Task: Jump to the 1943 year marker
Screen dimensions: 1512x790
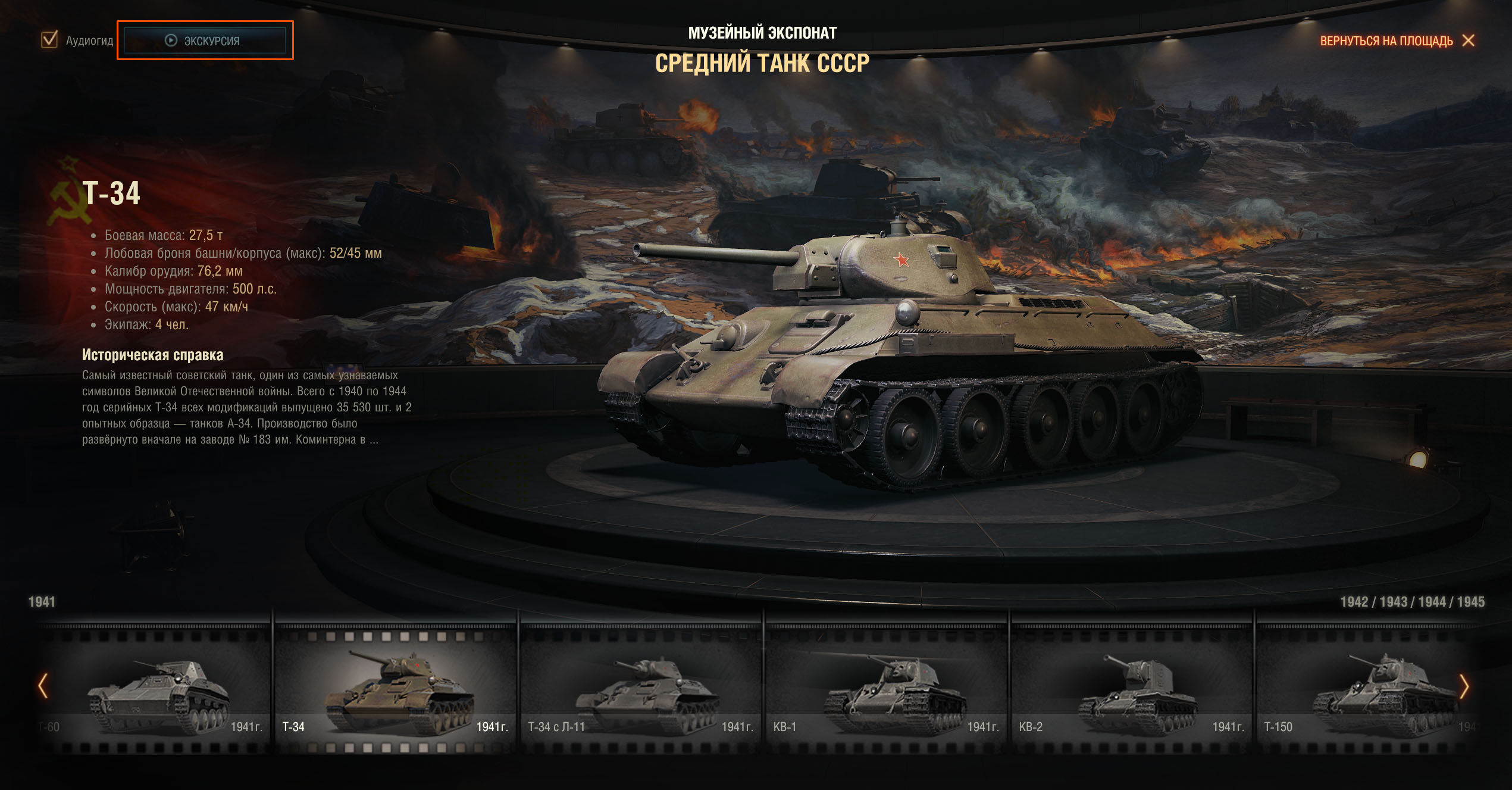Action: tap(1393, 602)
